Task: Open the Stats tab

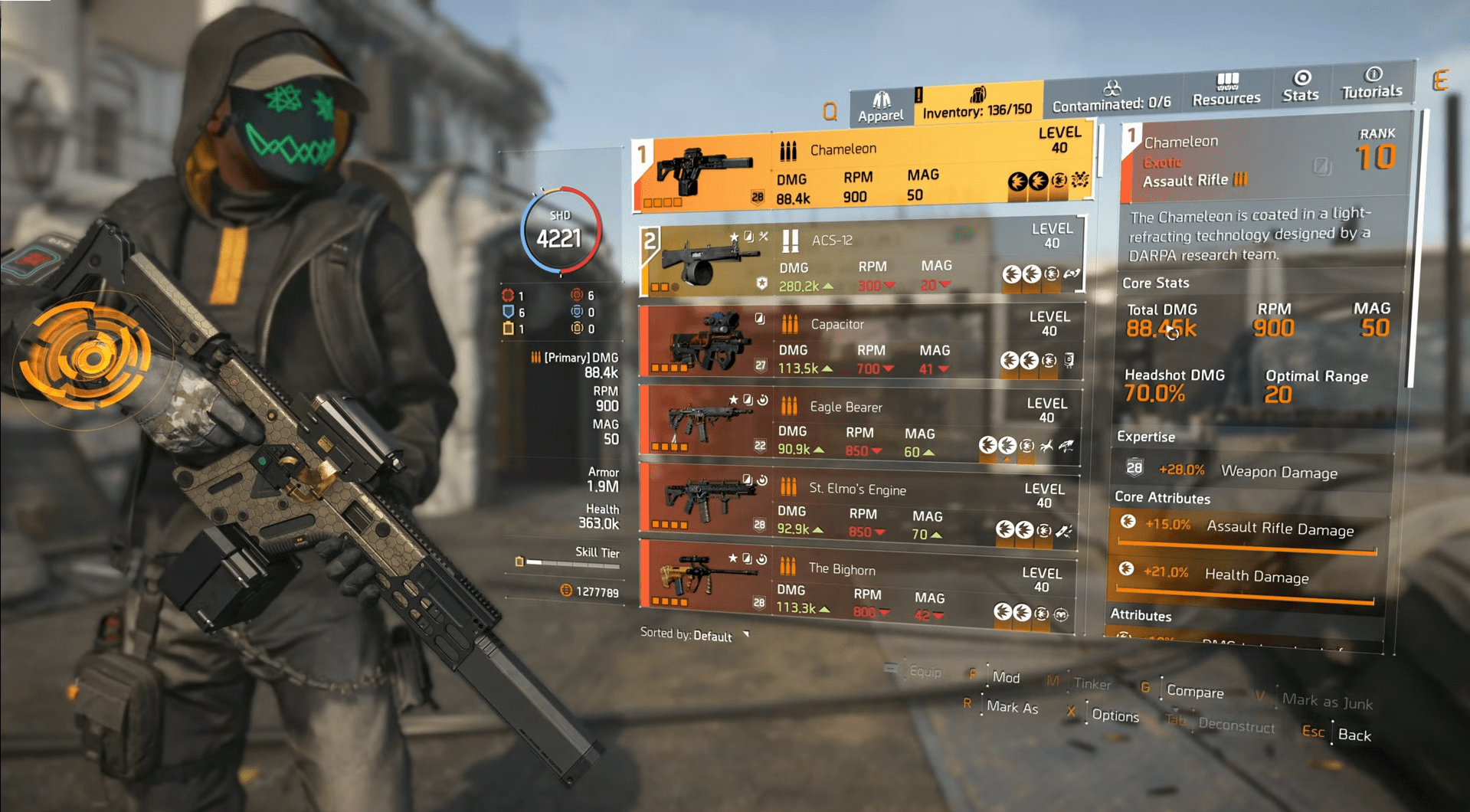Action: pos(1301,87)
